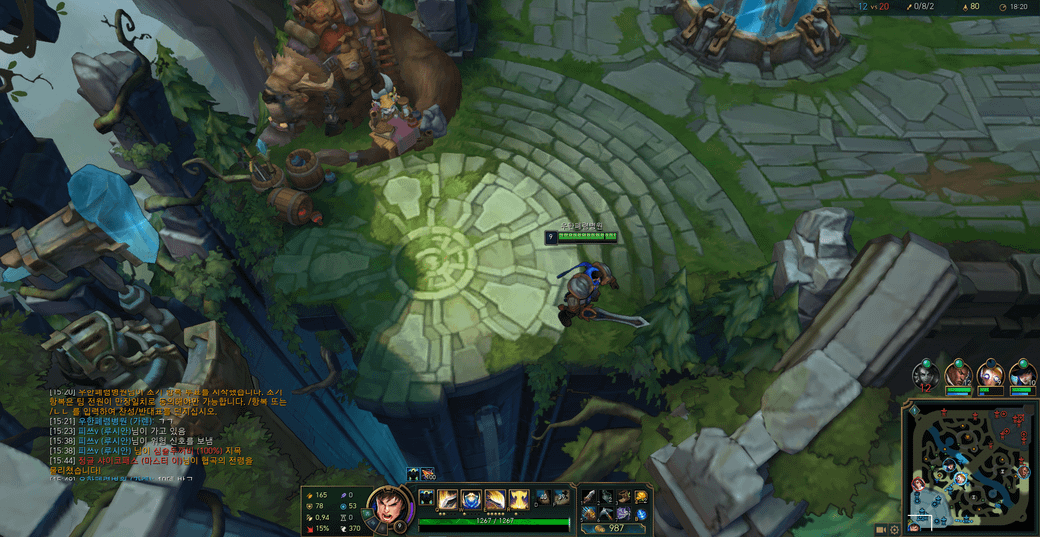The height and width of the screenshot is (537, 1040).
Task: Toggle the camera lock button beside minimap
Action: click(x=882, y=529)
